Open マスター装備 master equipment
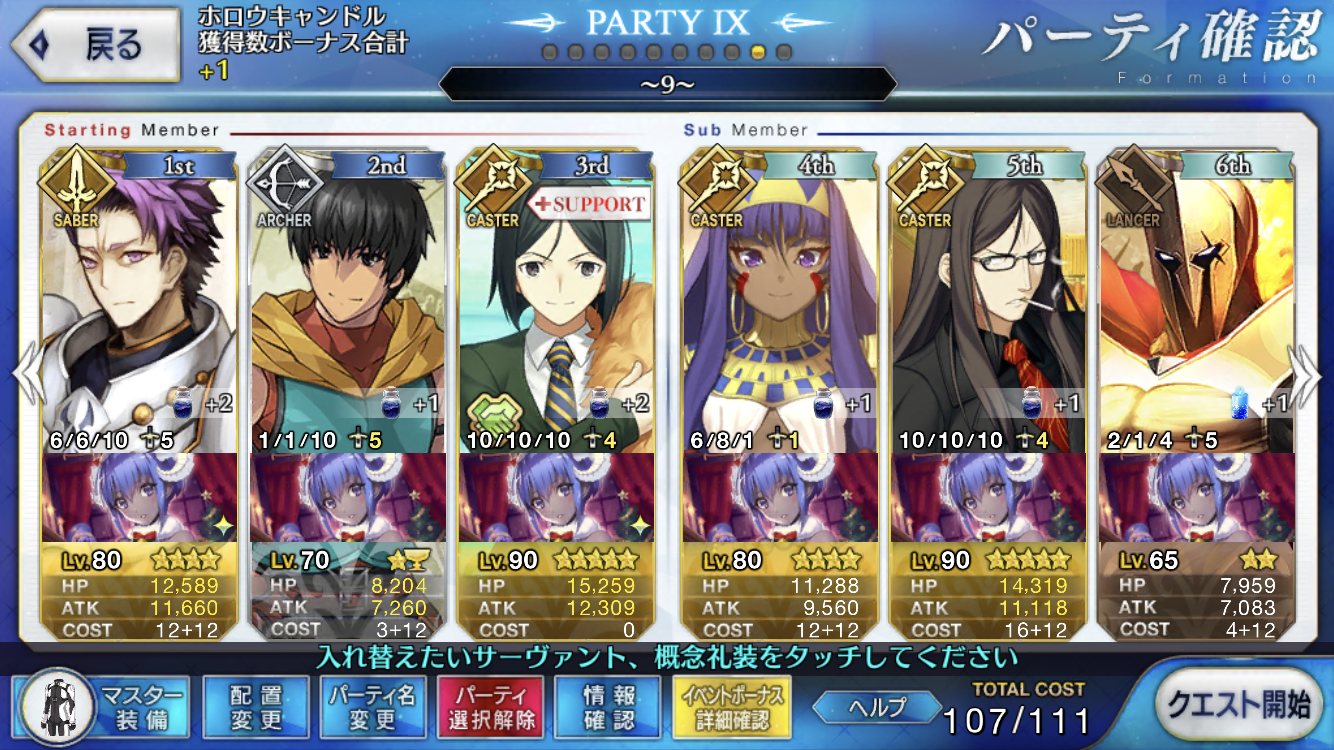The image size is (1334, 750). pyautogui.click(x=104, y=707)
